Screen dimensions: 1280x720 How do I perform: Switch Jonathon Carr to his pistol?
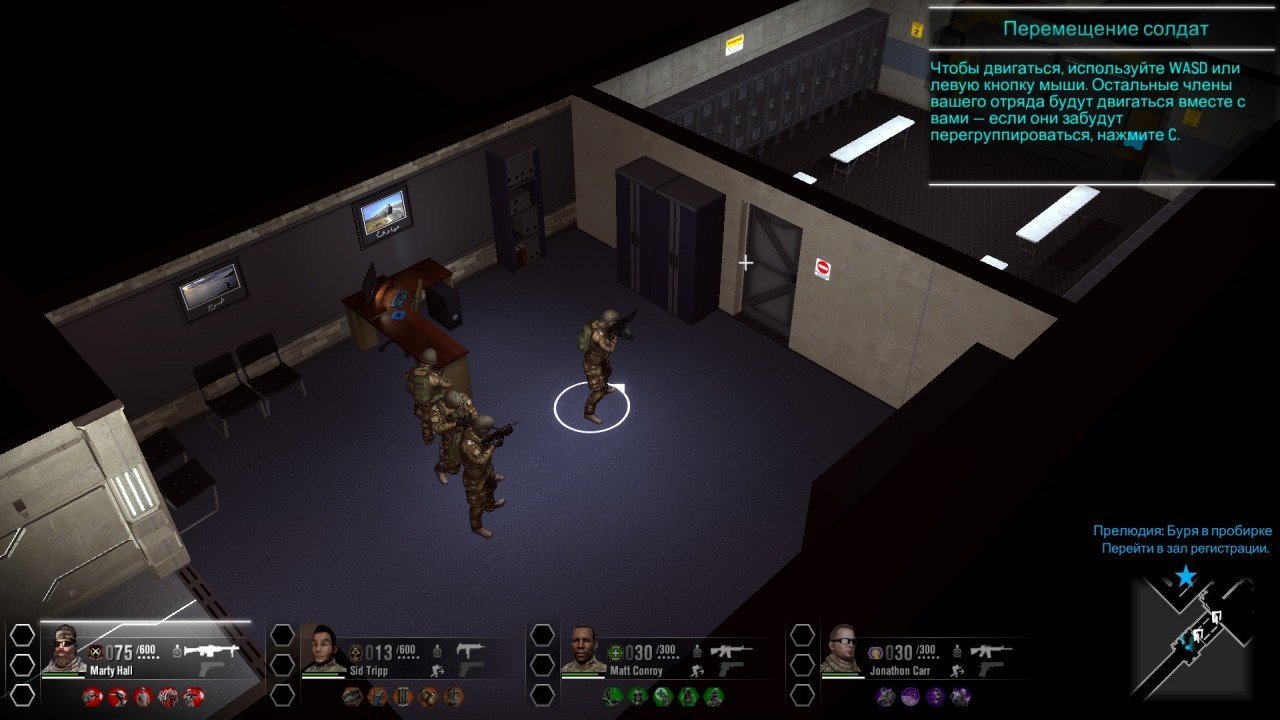pos(990,669)
